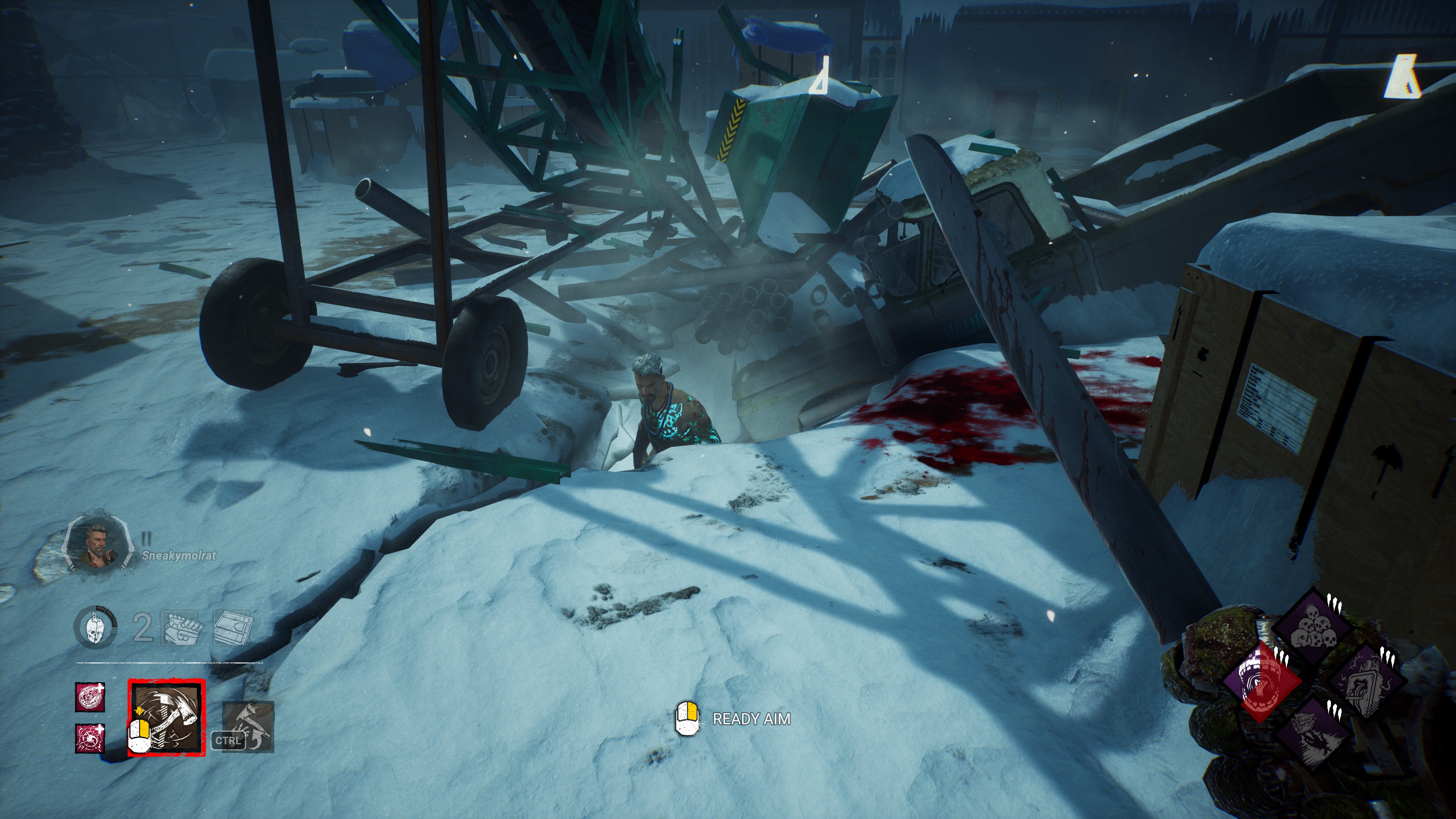The image size is (1456, 819).
Task: Select the red spiral add-on icon
Action: (x=91, y=738)
